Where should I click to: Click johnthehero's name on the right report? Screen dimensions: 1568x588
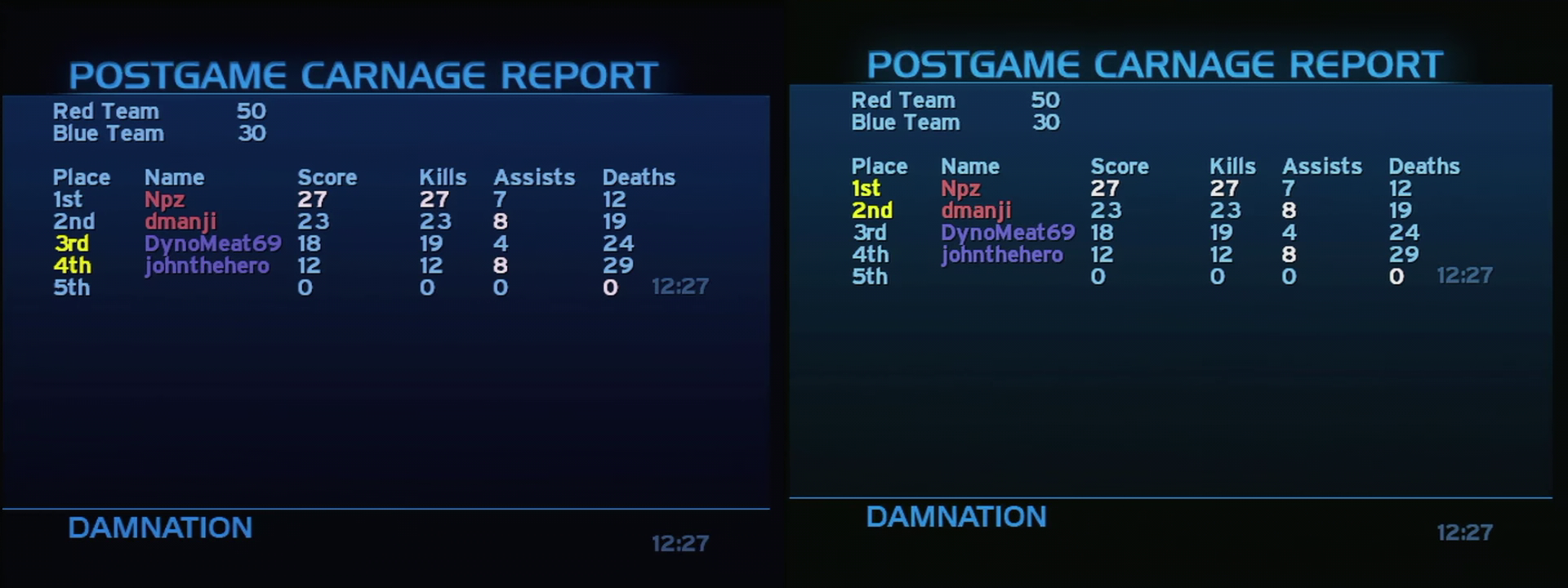pyautogui.click(x=1004, y=254)
